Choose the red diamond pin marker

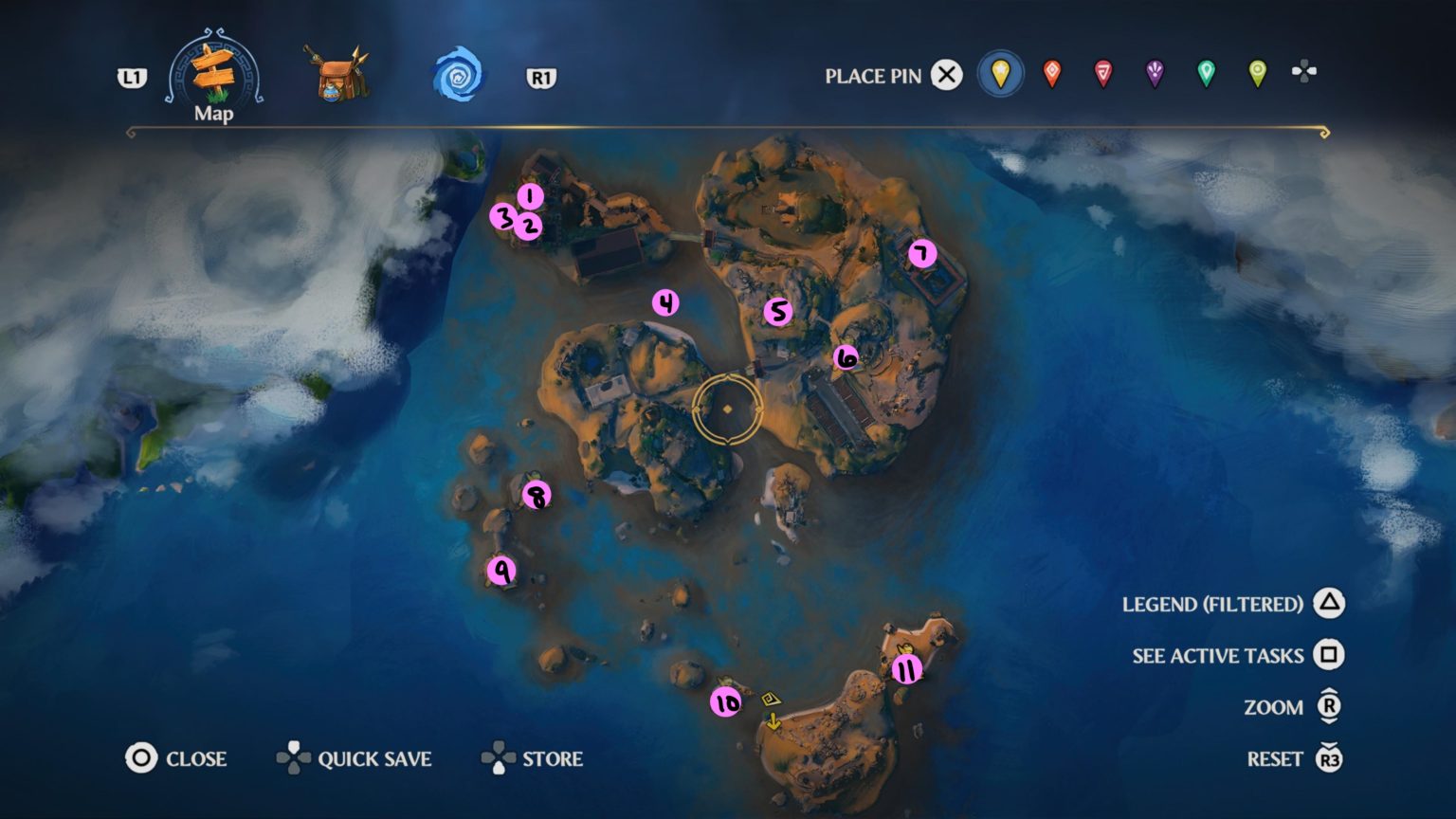(1052, 75)
